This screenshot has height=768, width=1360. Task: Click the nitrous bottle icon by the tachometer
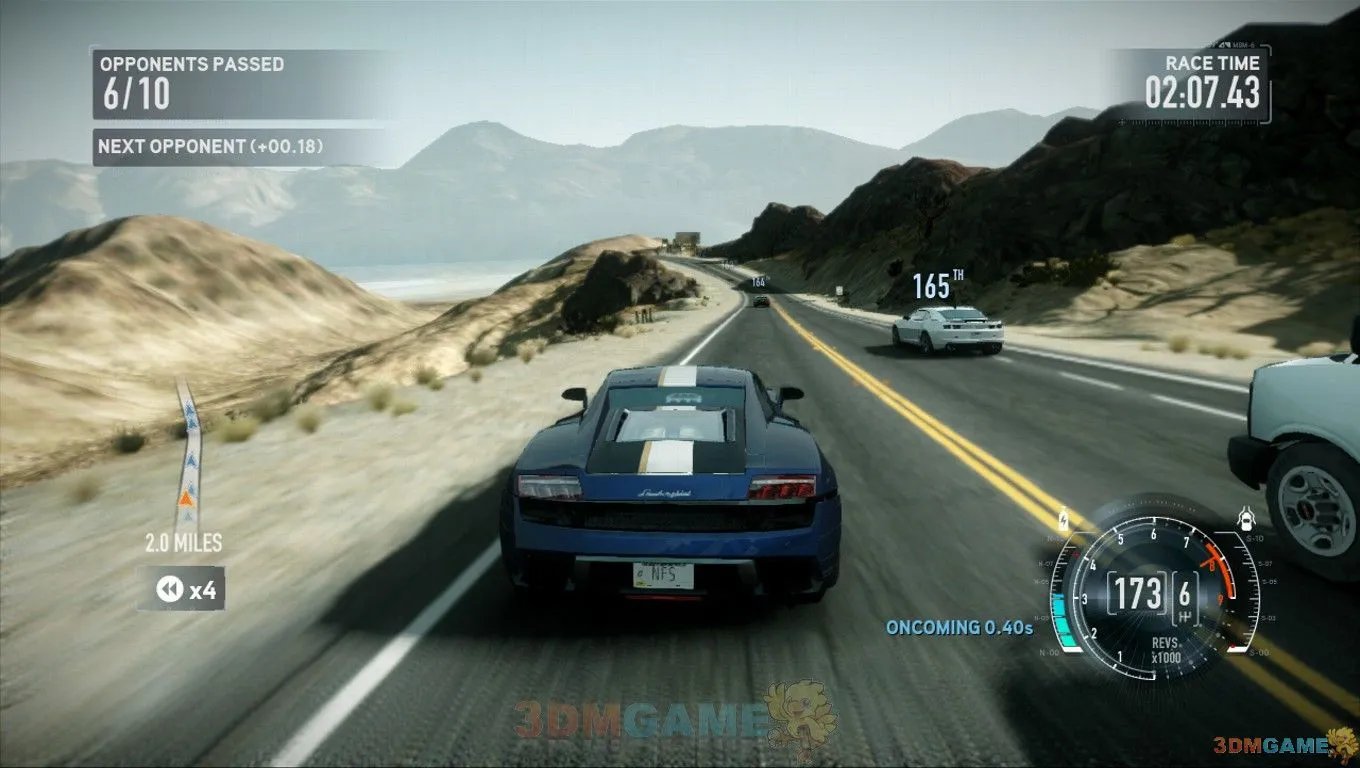click(1062, 520)
